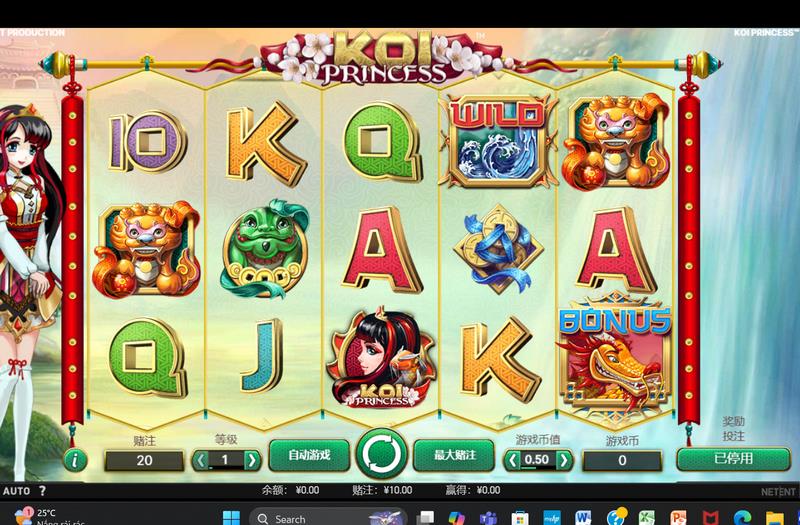Click the AUTO label in bottom bar
The width and height of the screenshot is (800, 525).
tap(16, 491)
